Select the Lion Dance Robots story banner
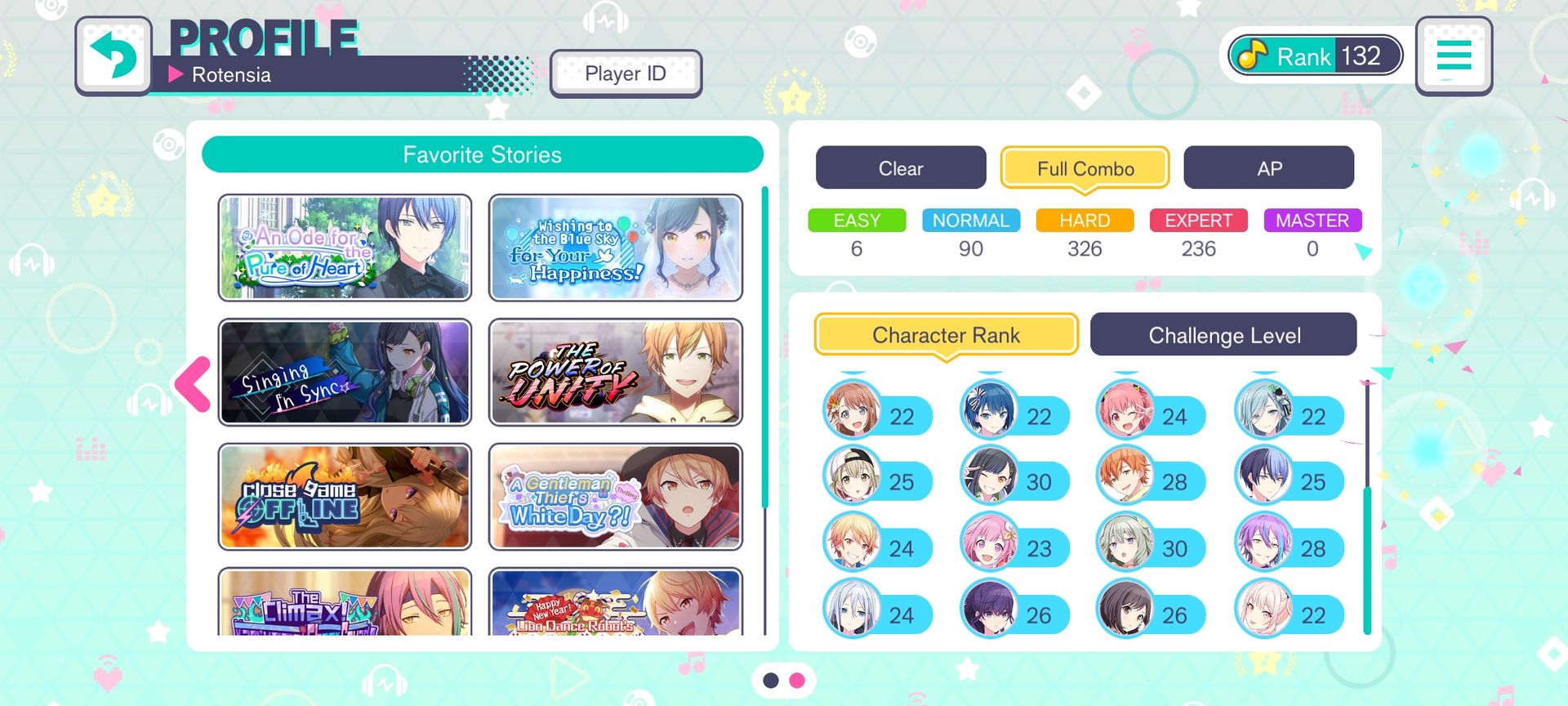This screenshot has height=706, width=1568. (x=615, y=603)
